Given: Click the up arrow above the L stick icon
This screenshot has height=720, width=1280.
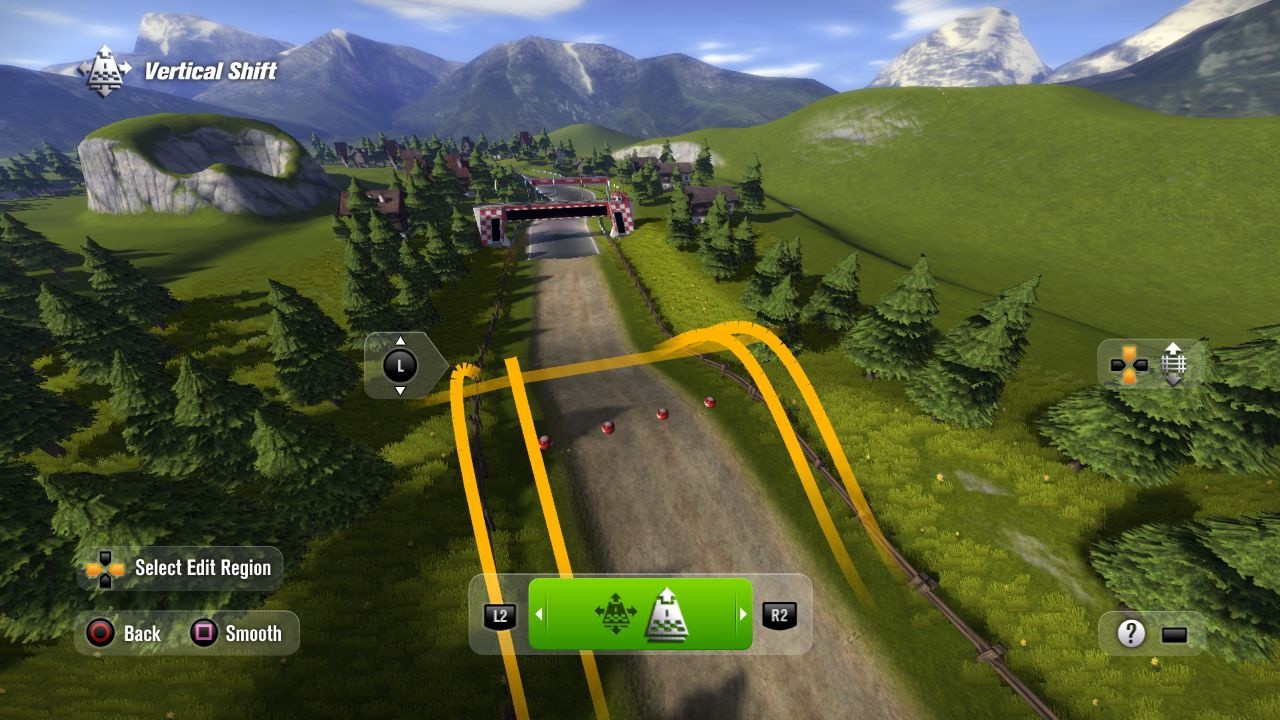Looking at the screenshot, I should [x=399, y=340].
